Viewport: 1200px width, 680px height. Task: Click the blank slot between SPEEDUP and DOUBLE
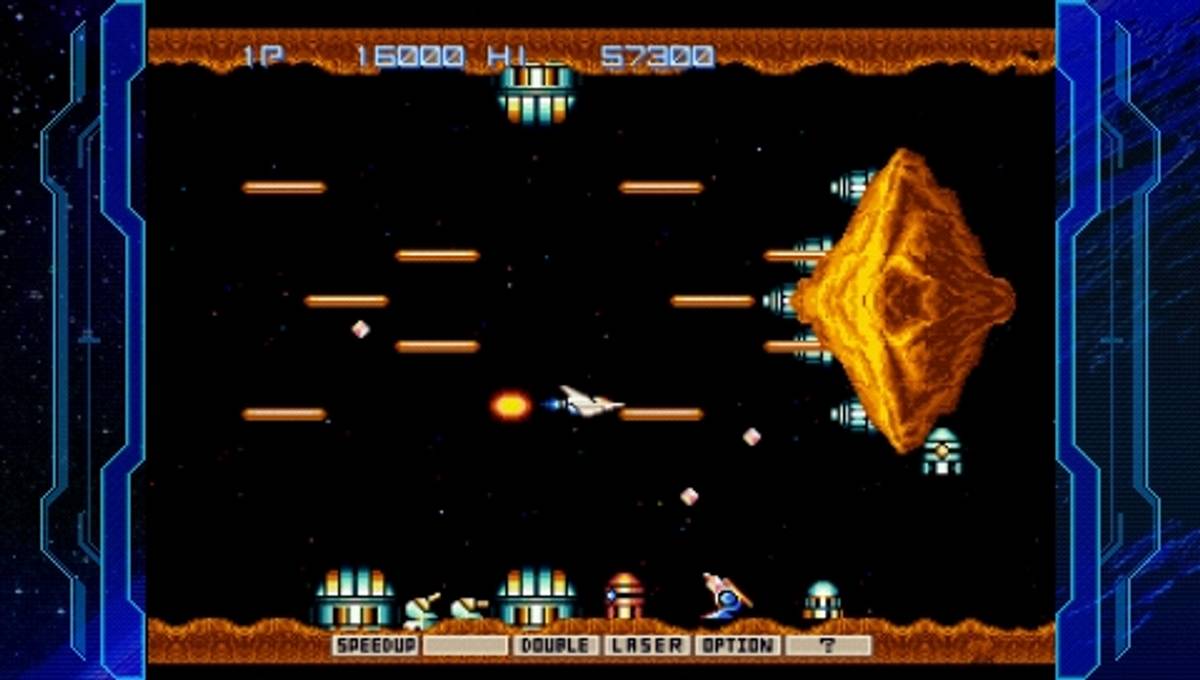pyautogui.click(x=466, y=646)
